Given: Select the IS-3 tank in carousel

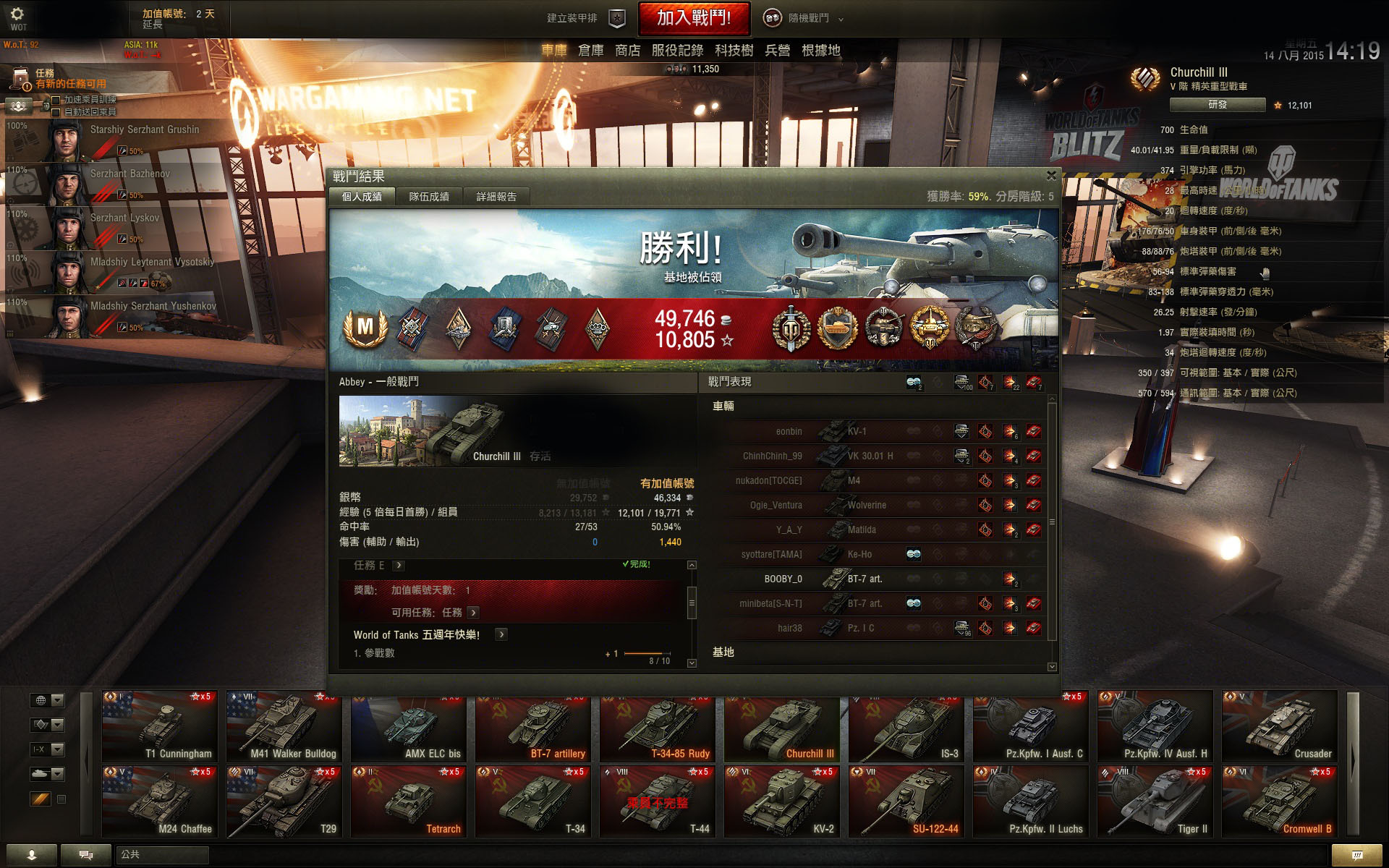Looking at the screenshot, I should (x=906, y=727).
